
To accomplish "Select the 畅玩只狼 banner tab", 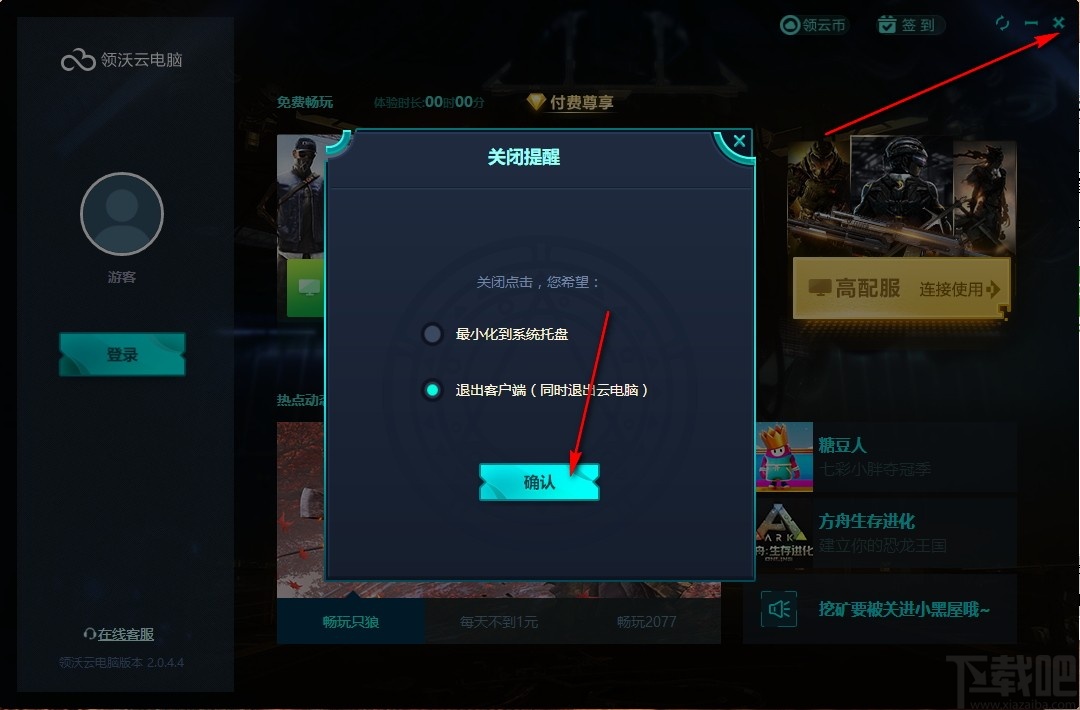I will click(351, 622).
